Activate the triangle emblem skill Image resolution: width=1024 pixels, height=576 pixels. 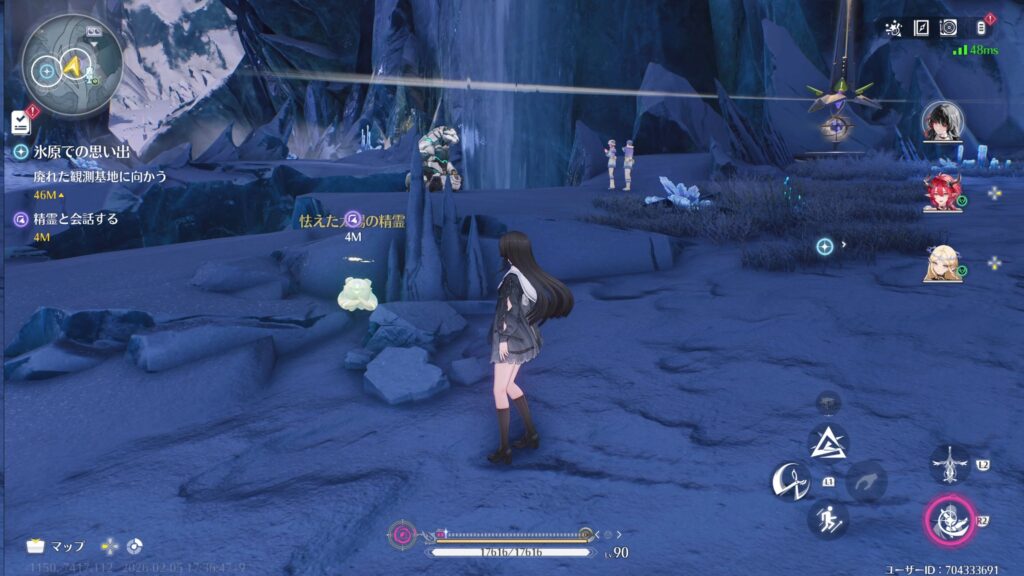tap(828, 442)
